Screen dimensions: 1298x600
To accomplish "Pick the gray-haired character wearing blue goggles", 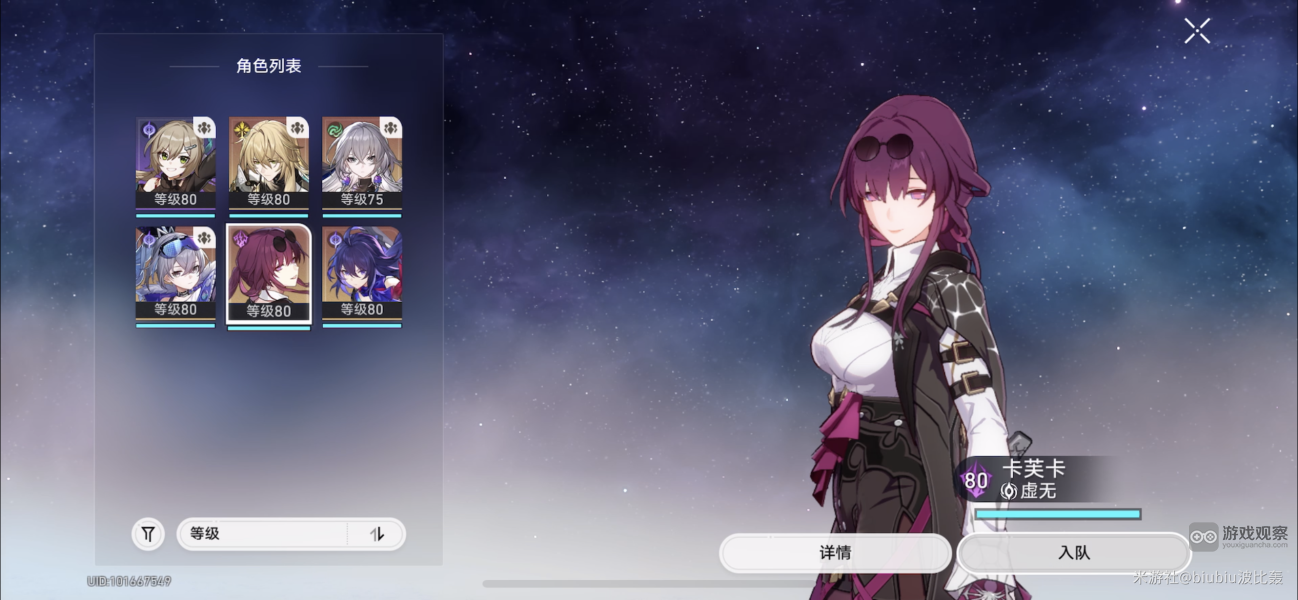I will pos(176,270).
